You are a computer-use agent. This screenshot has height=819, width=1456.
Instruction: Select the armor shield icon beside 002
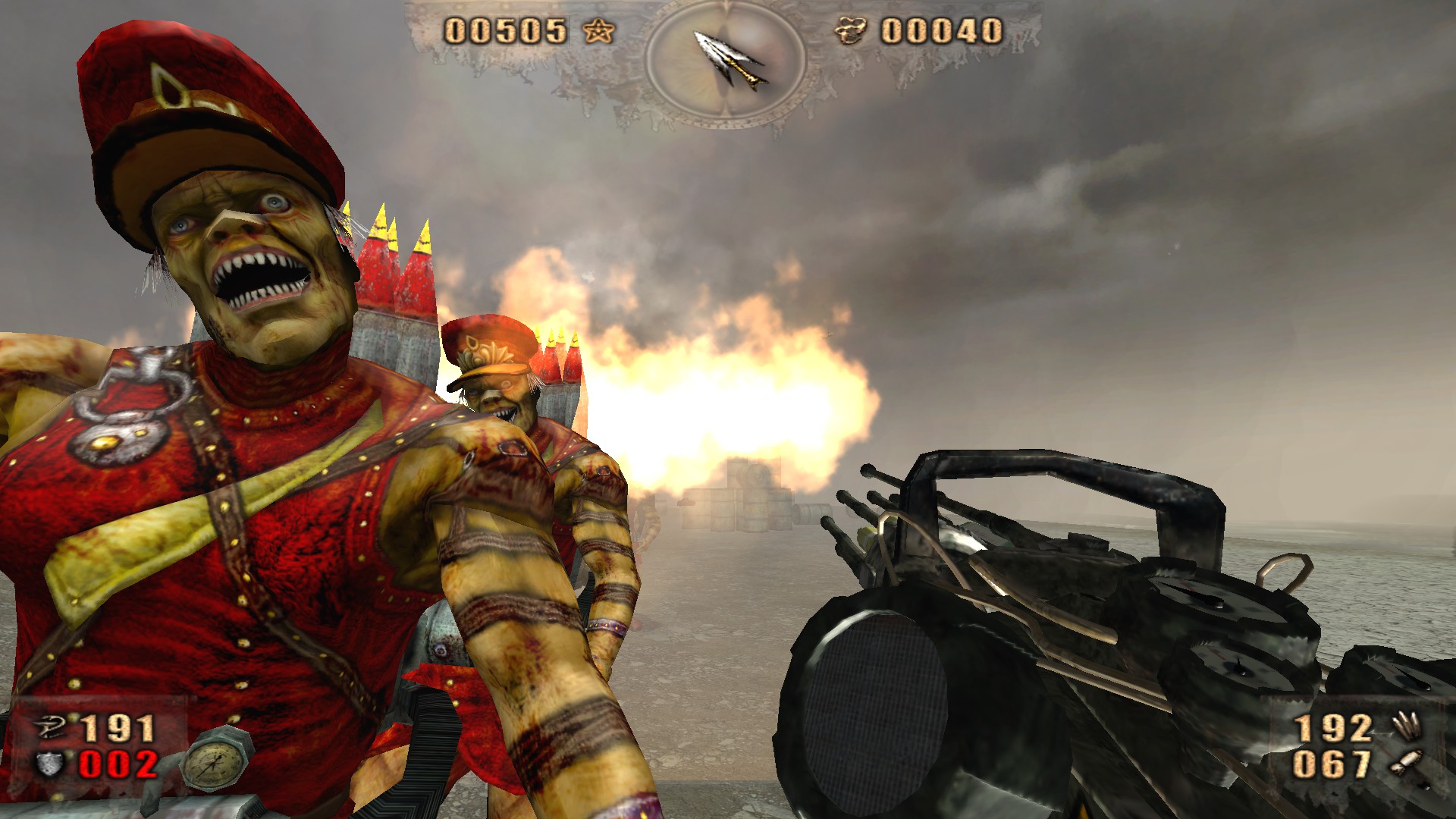[x=52, y=764]
